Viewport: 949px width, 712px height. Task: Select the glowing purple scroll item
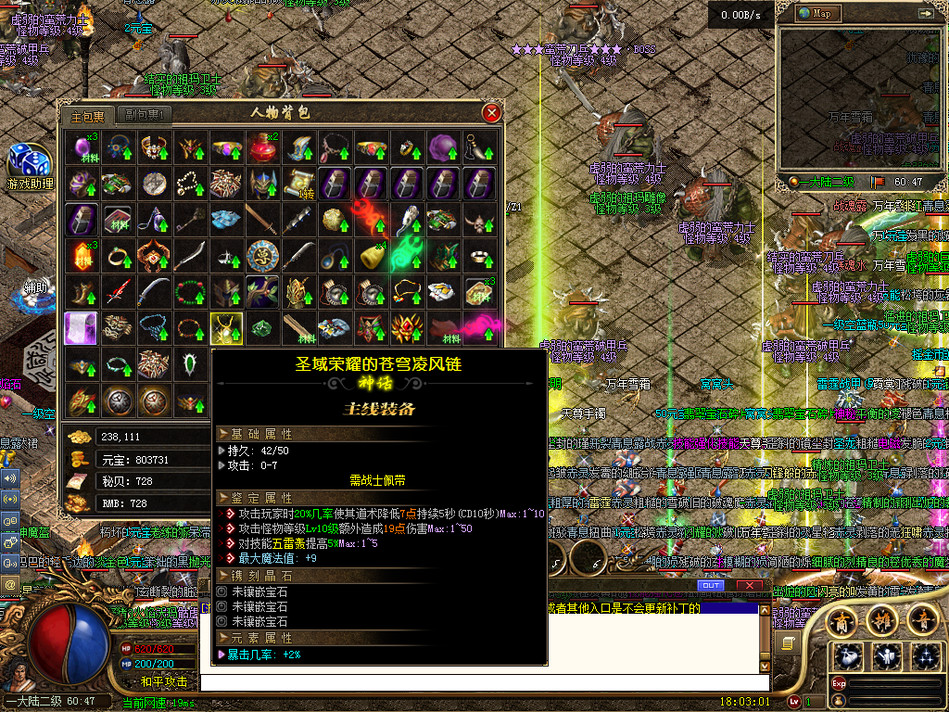point(80,328)
